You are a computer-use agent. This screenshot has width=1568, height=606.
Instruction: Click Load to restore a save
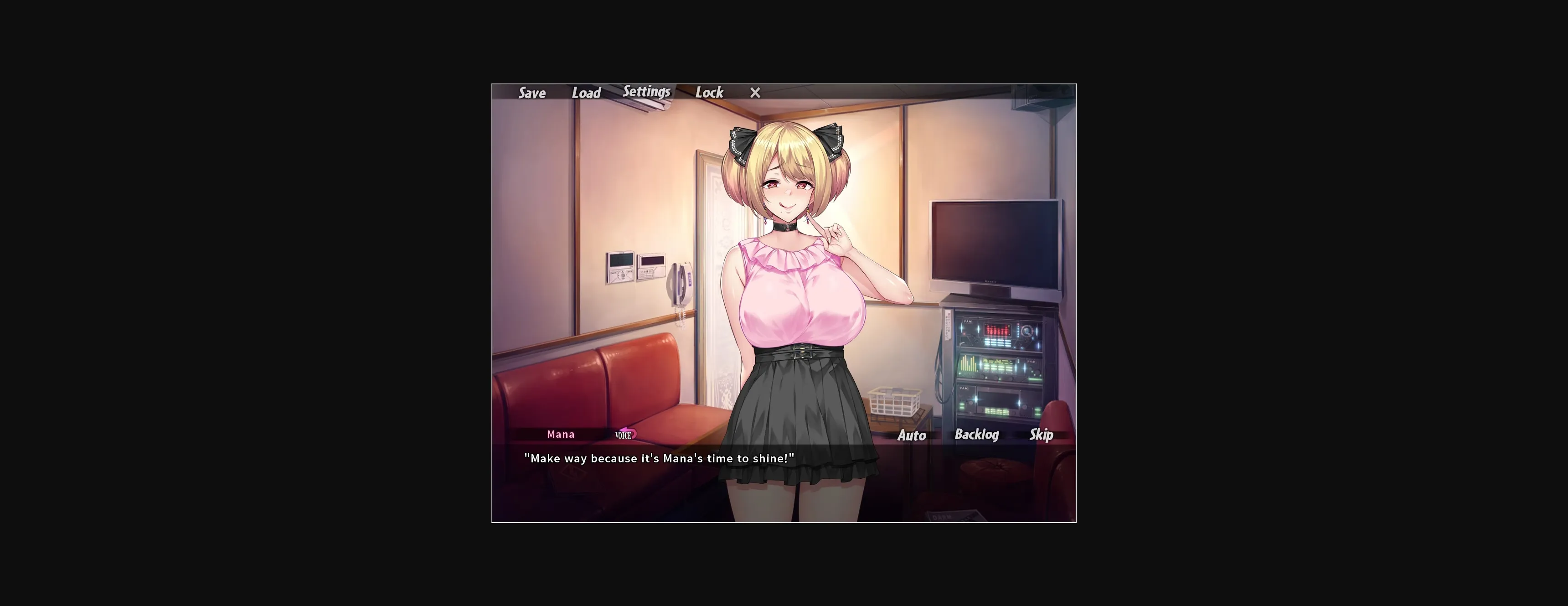click(x=586, y=93)
